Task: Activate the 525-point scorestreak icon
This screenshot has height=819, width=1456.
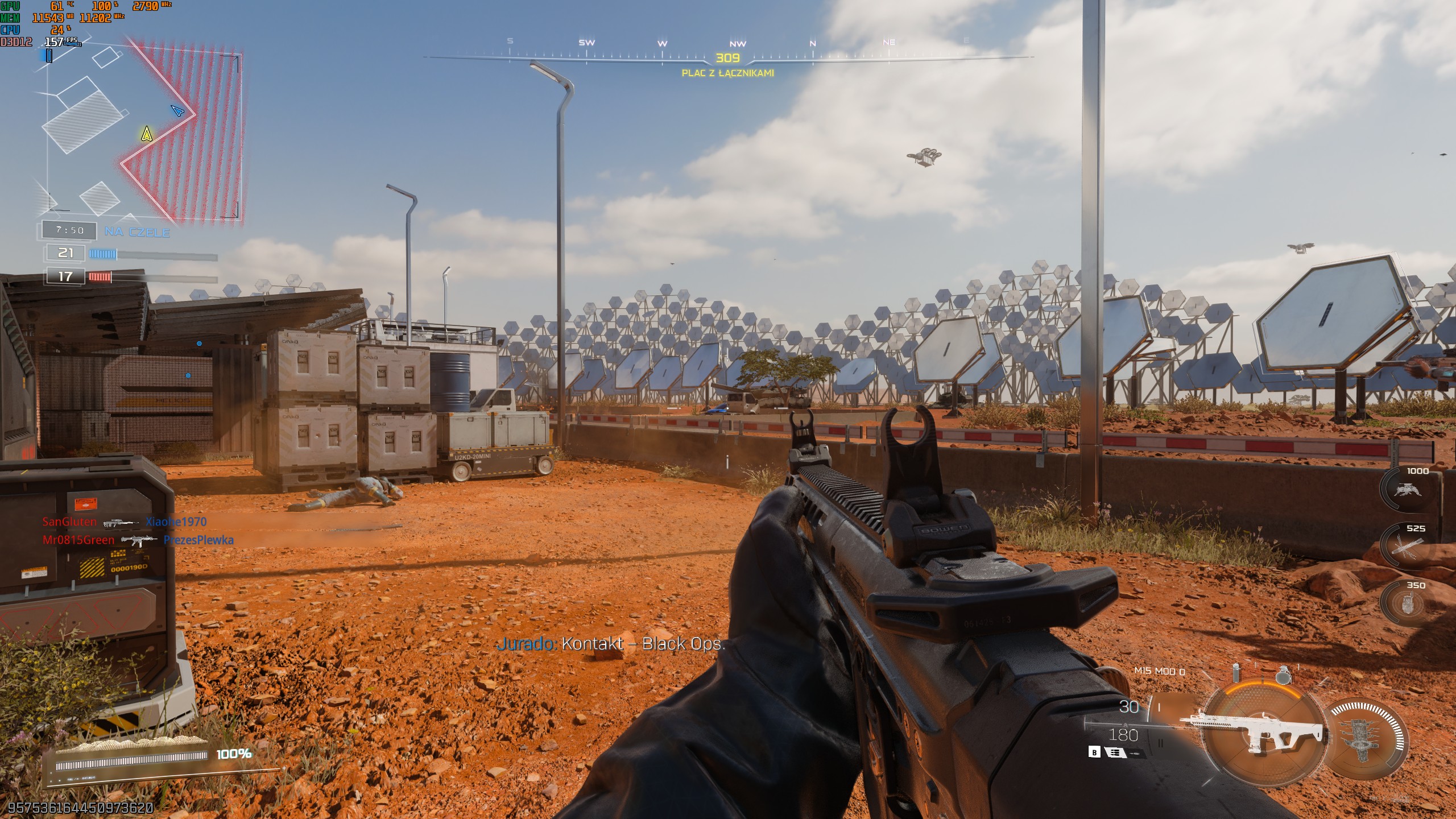Action: coord(1406,547)
